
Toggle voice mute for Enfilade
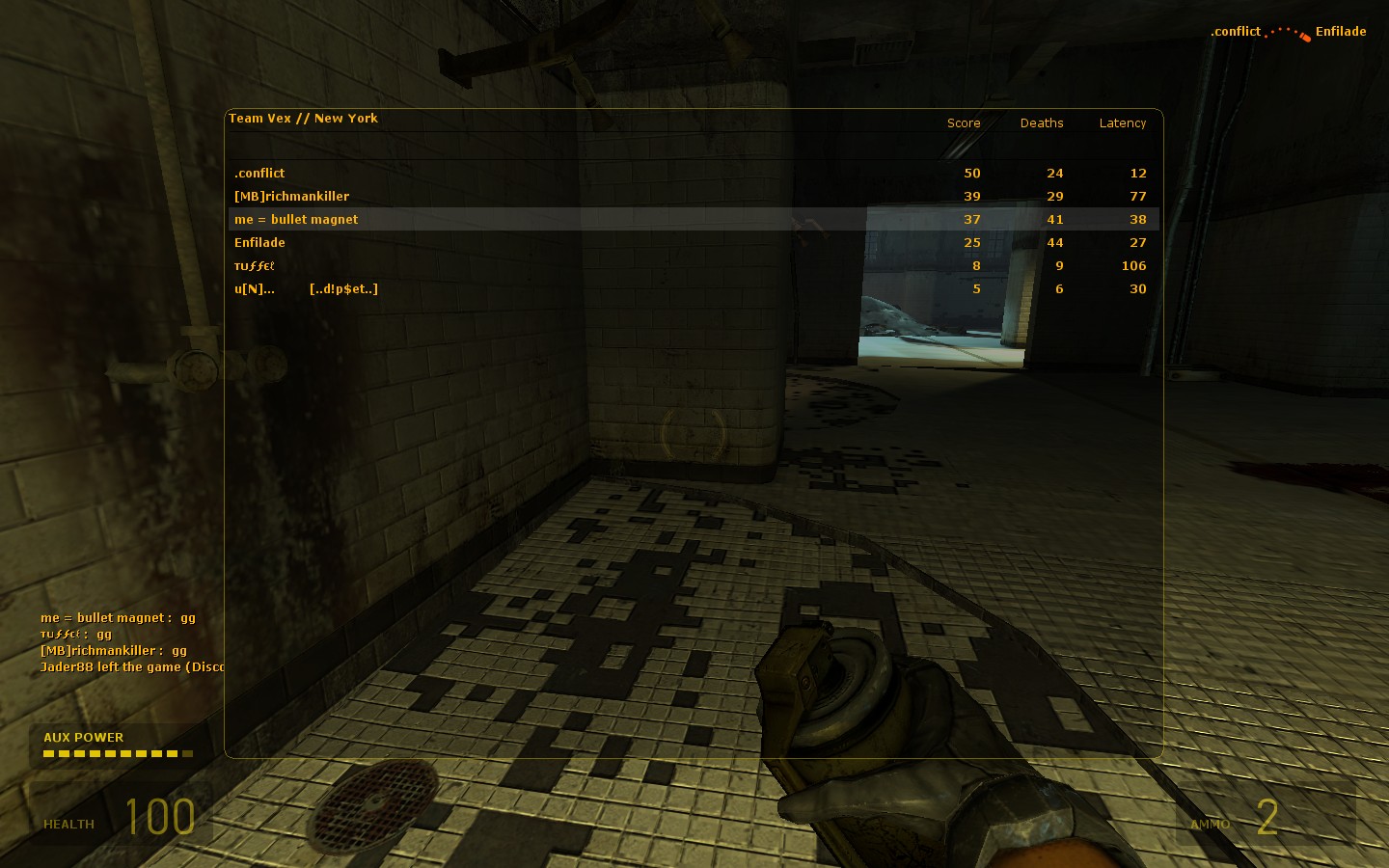point(259,242)
